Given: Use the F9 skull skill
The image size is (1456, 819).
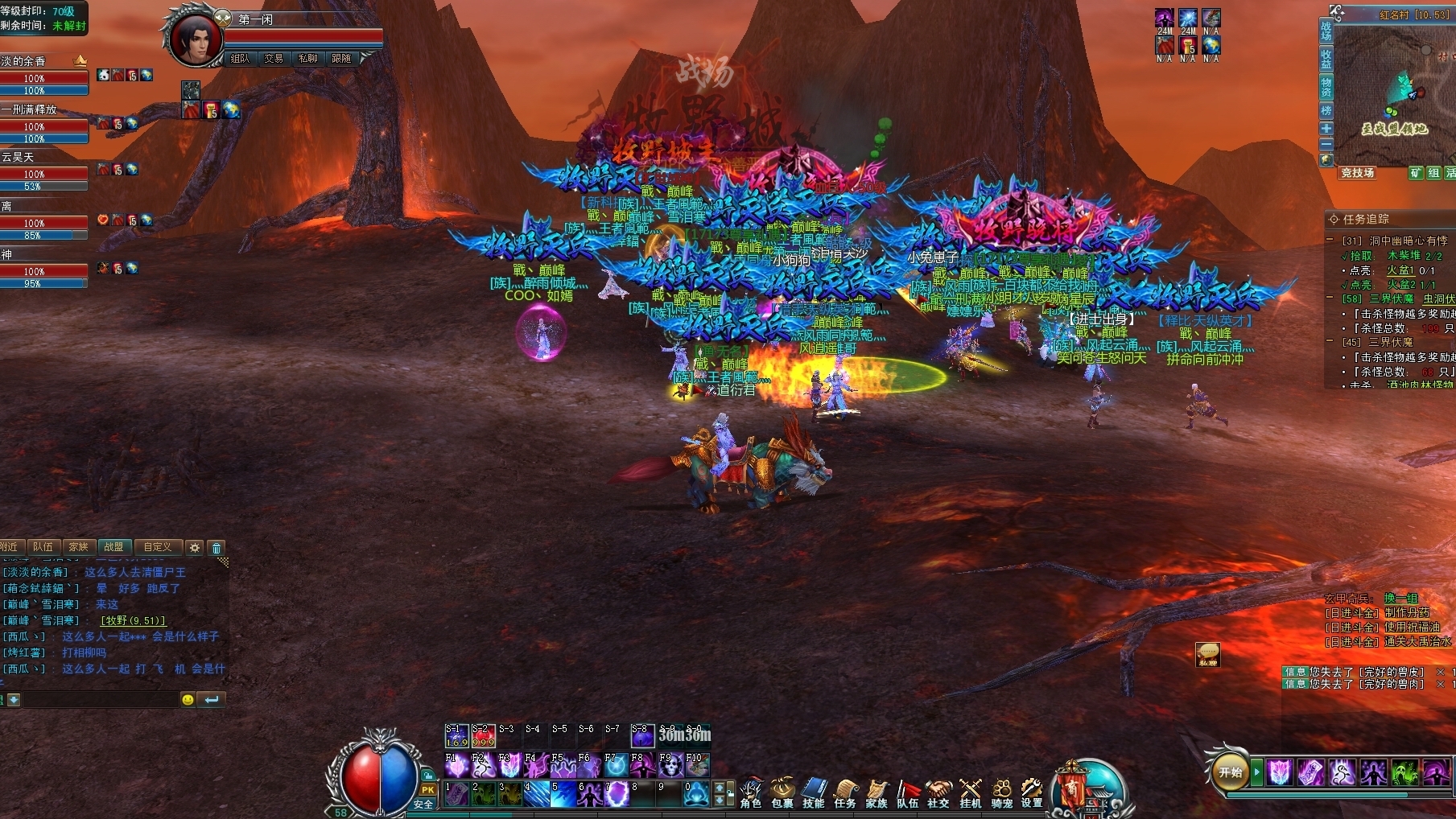Looking at the screenshot, I should (670, 765).
